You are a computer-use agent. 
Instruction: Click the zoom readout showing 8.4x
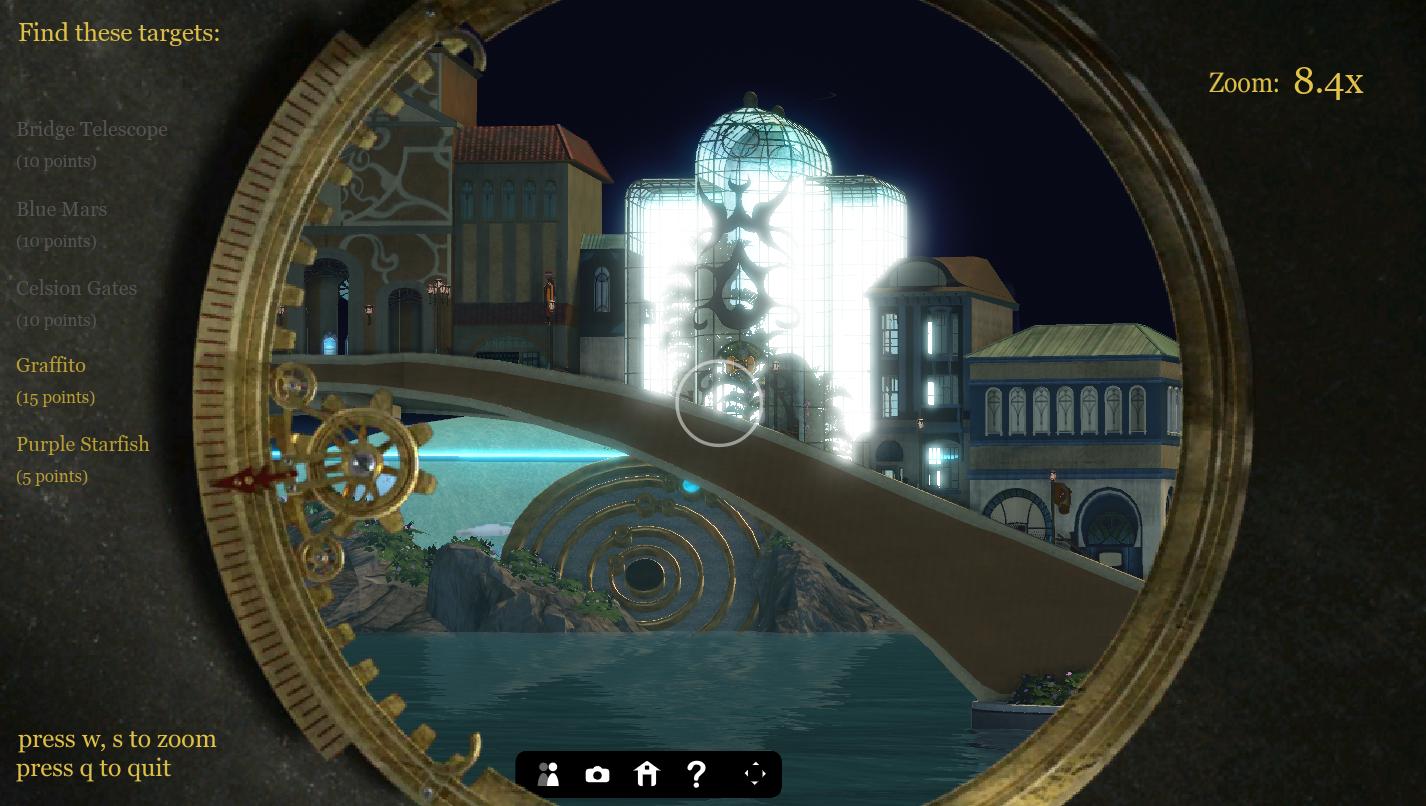(1327, 81)
